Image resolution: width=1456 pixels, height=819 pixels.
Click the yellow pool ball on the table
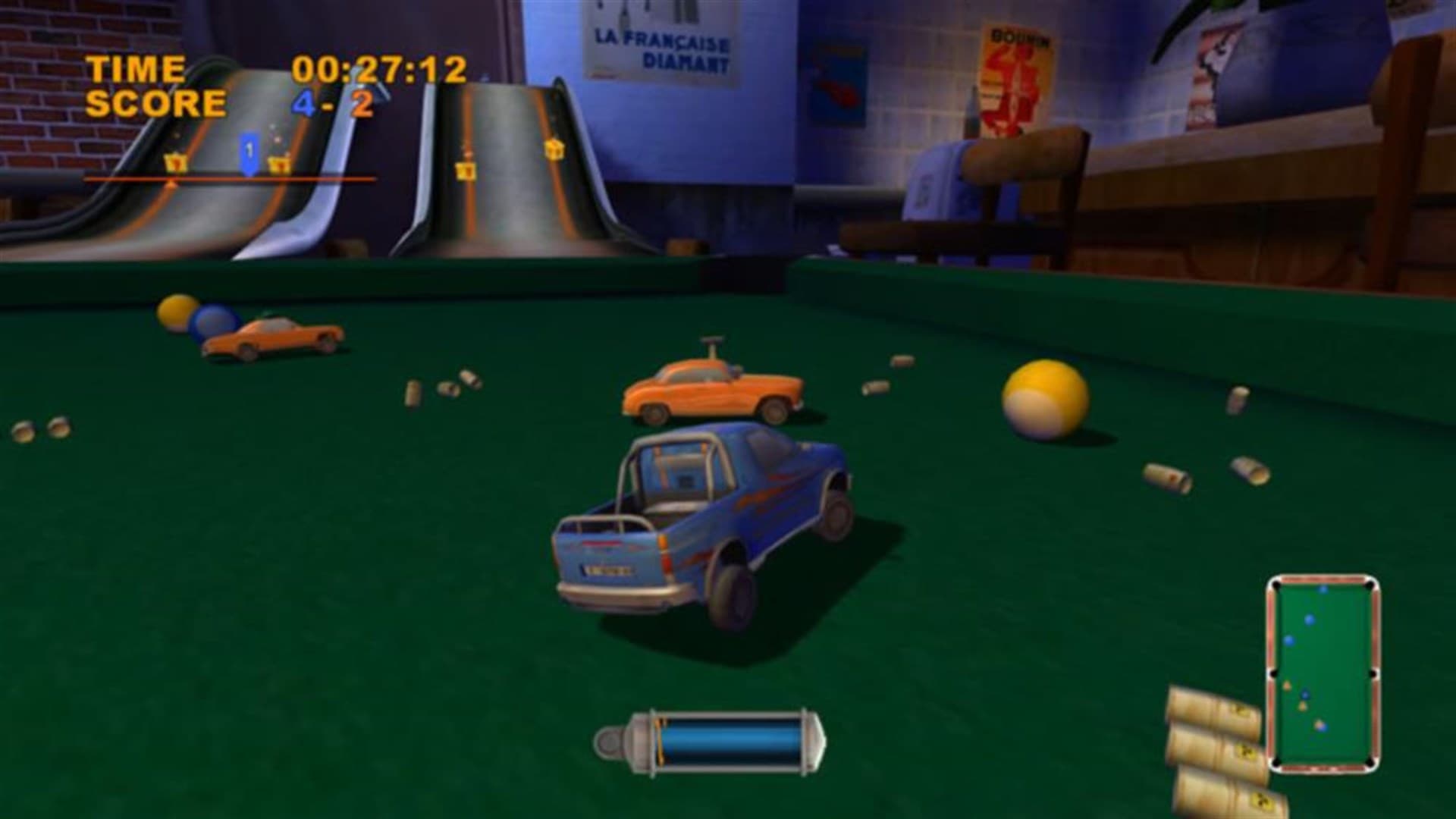(1046, 398)
